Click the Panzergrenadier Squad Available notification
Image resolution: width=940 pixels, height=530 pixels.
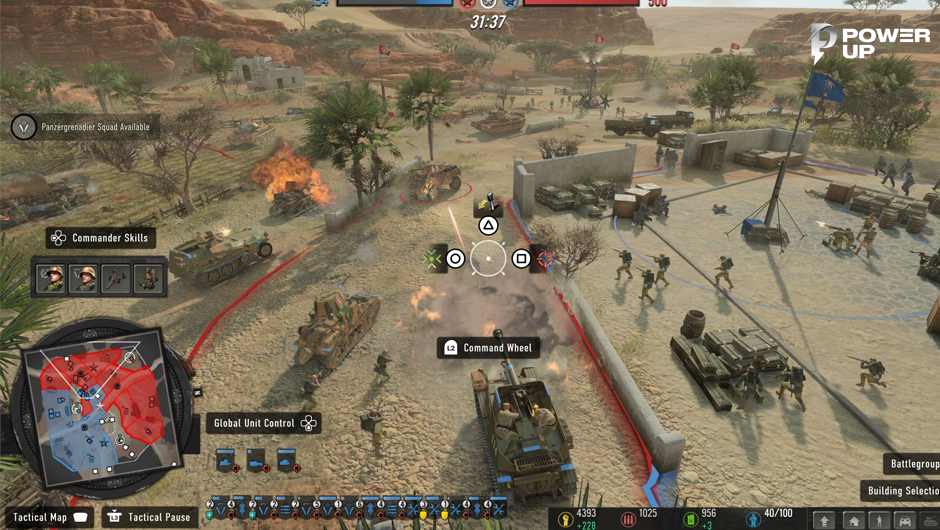[x=84, y=127]
